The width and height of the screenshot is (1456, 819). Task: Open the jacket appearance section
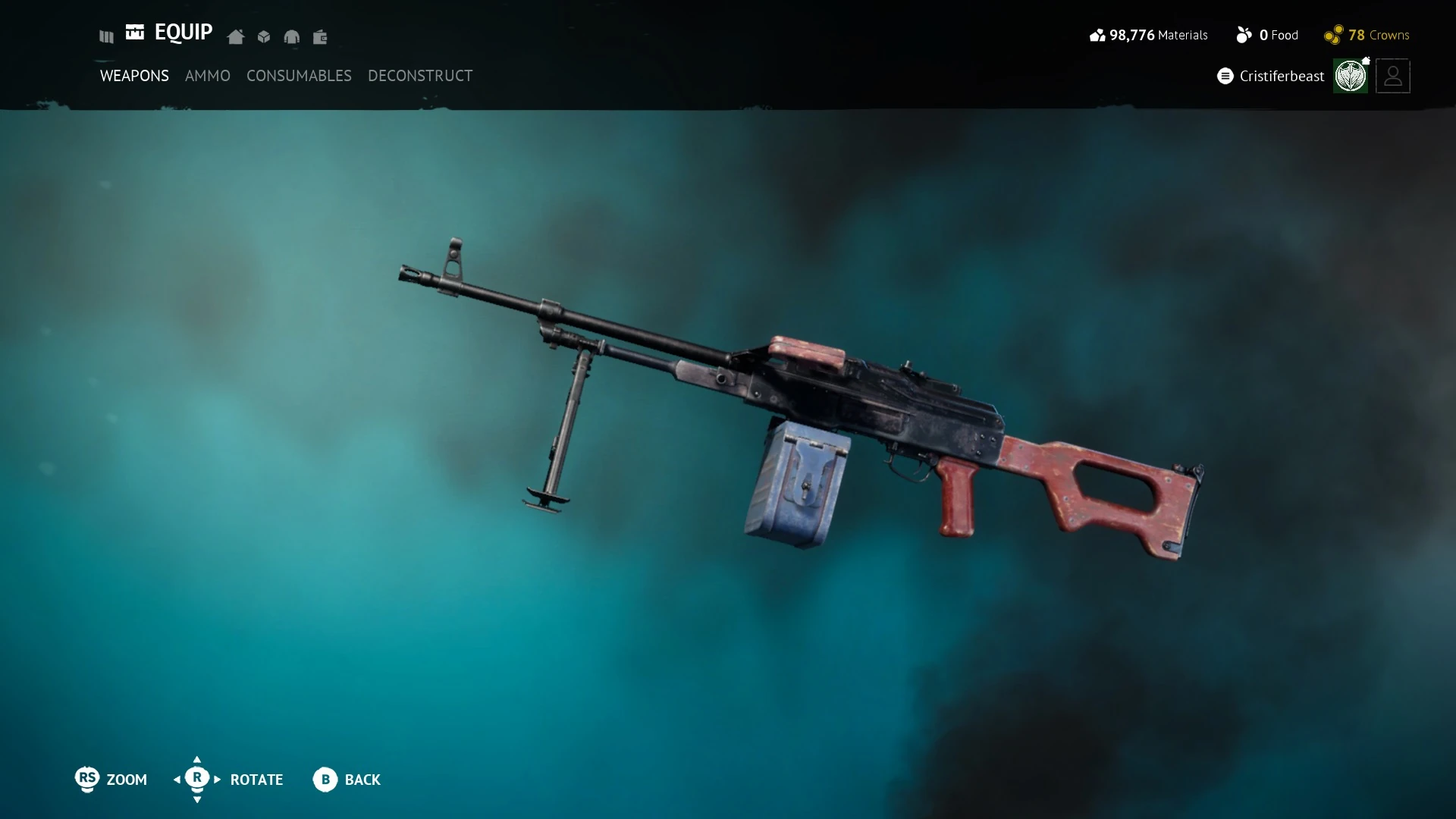click(292, 36)
